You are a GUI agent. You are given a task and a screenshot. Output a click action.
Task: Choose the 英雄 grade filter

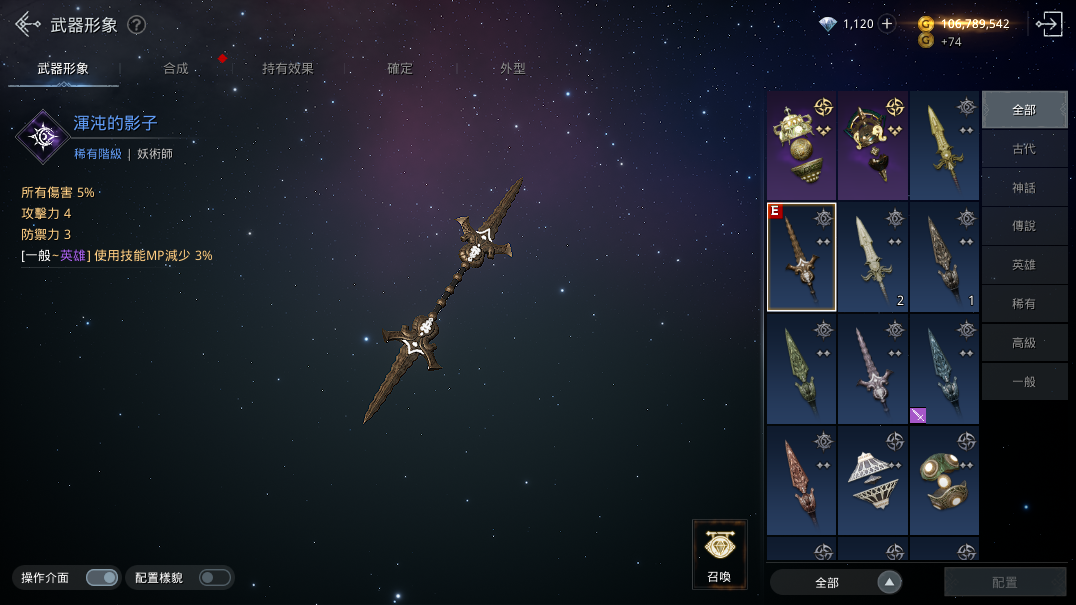(x=1024, y=265)
